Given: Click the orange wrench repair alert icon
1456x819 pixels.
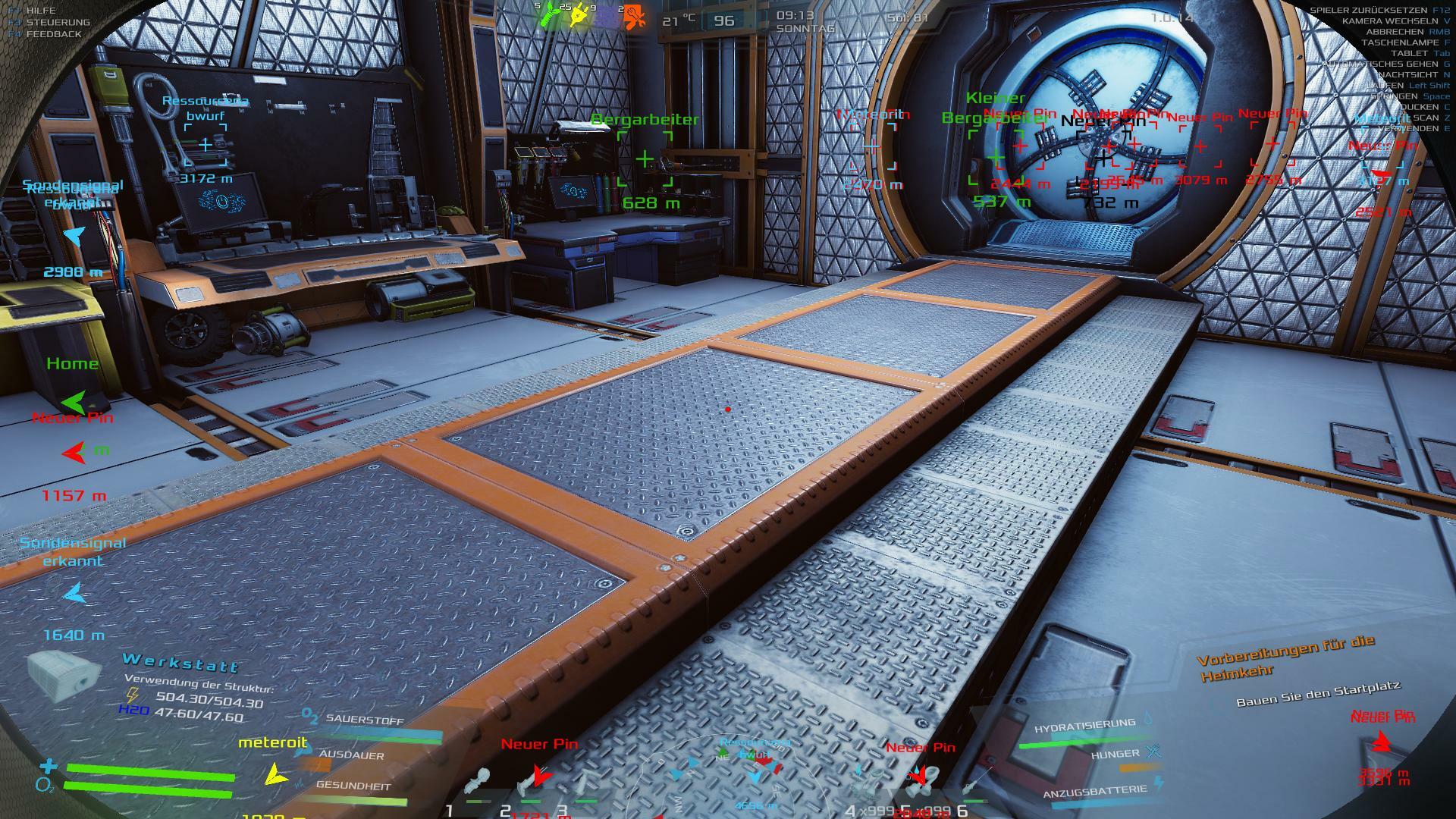Looking at the screenshot, I should click(x=635, y=17).
